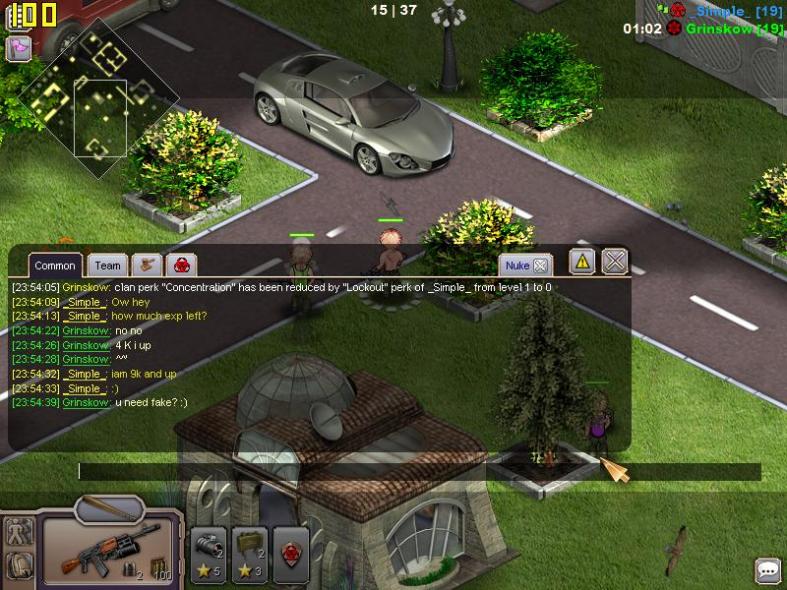Open the character stance button
787x590 pixels.
click(19, 531)
